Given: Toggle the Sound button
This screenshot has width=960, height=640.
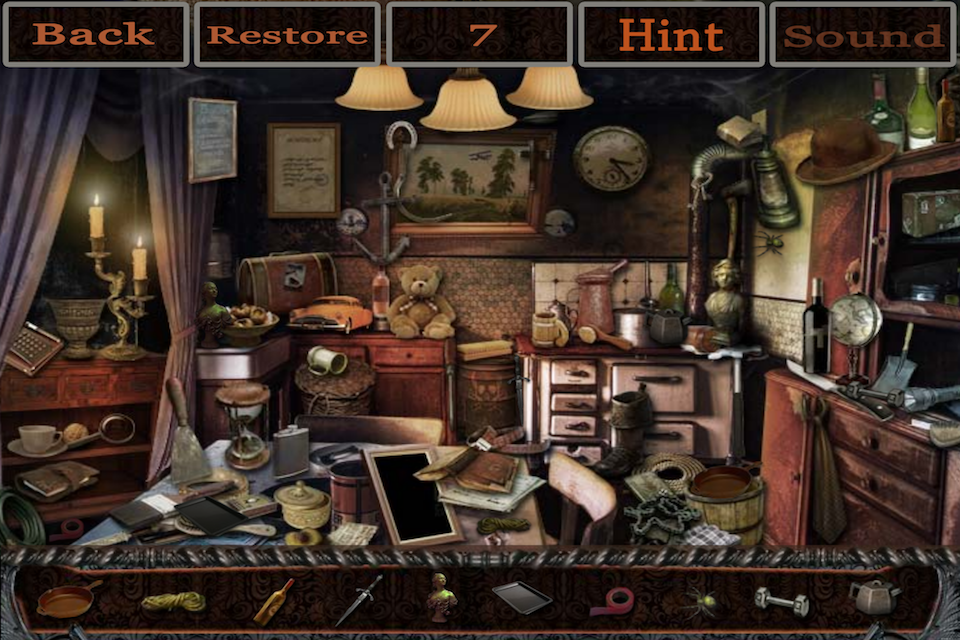Looking at the screenshot, I should (x=863, y=35).
